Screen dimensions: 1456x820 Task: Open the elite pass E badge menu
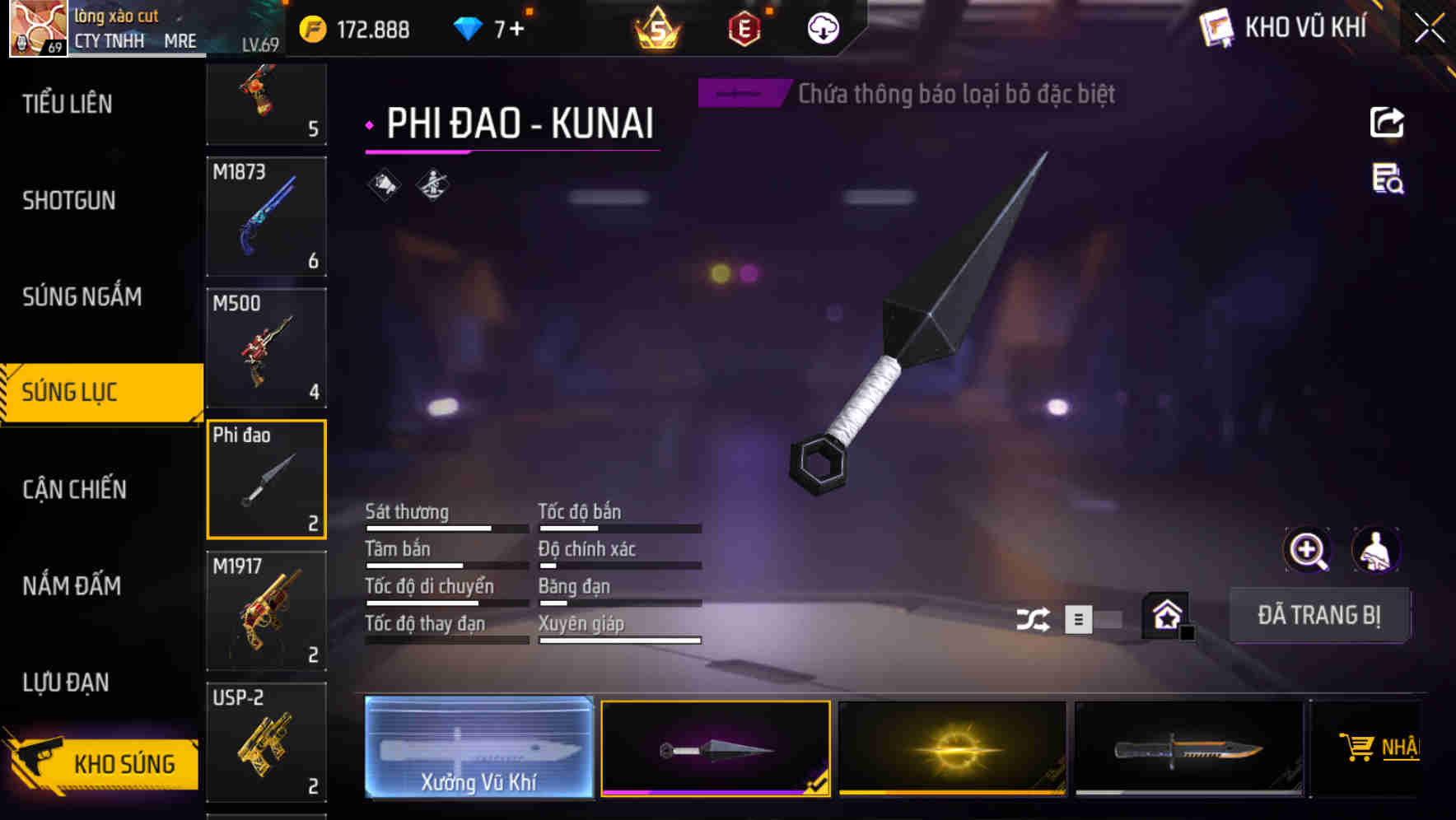(744, 27)
